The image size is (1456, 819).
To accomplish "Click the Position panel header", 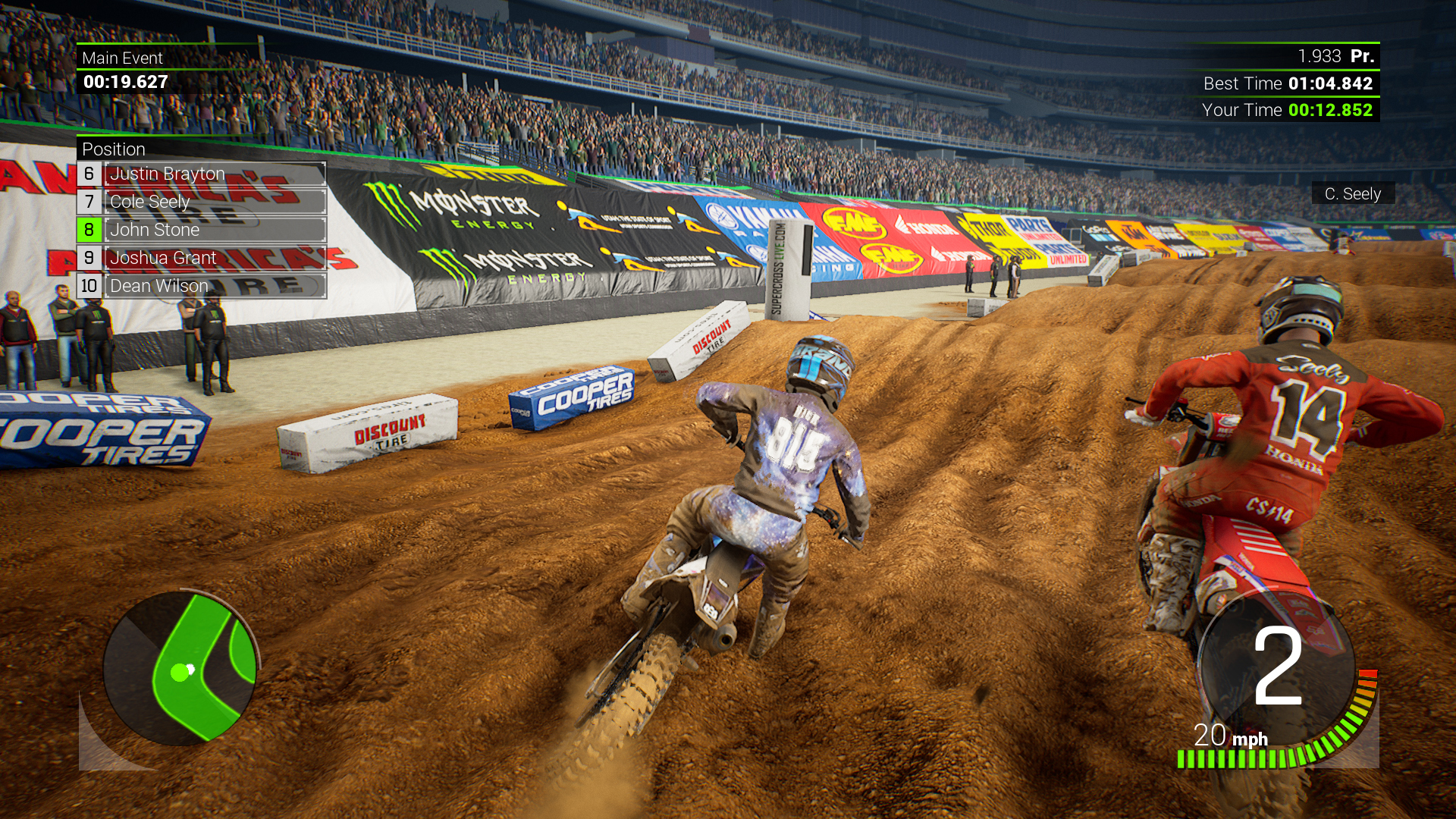I will [x=114, y=149].
